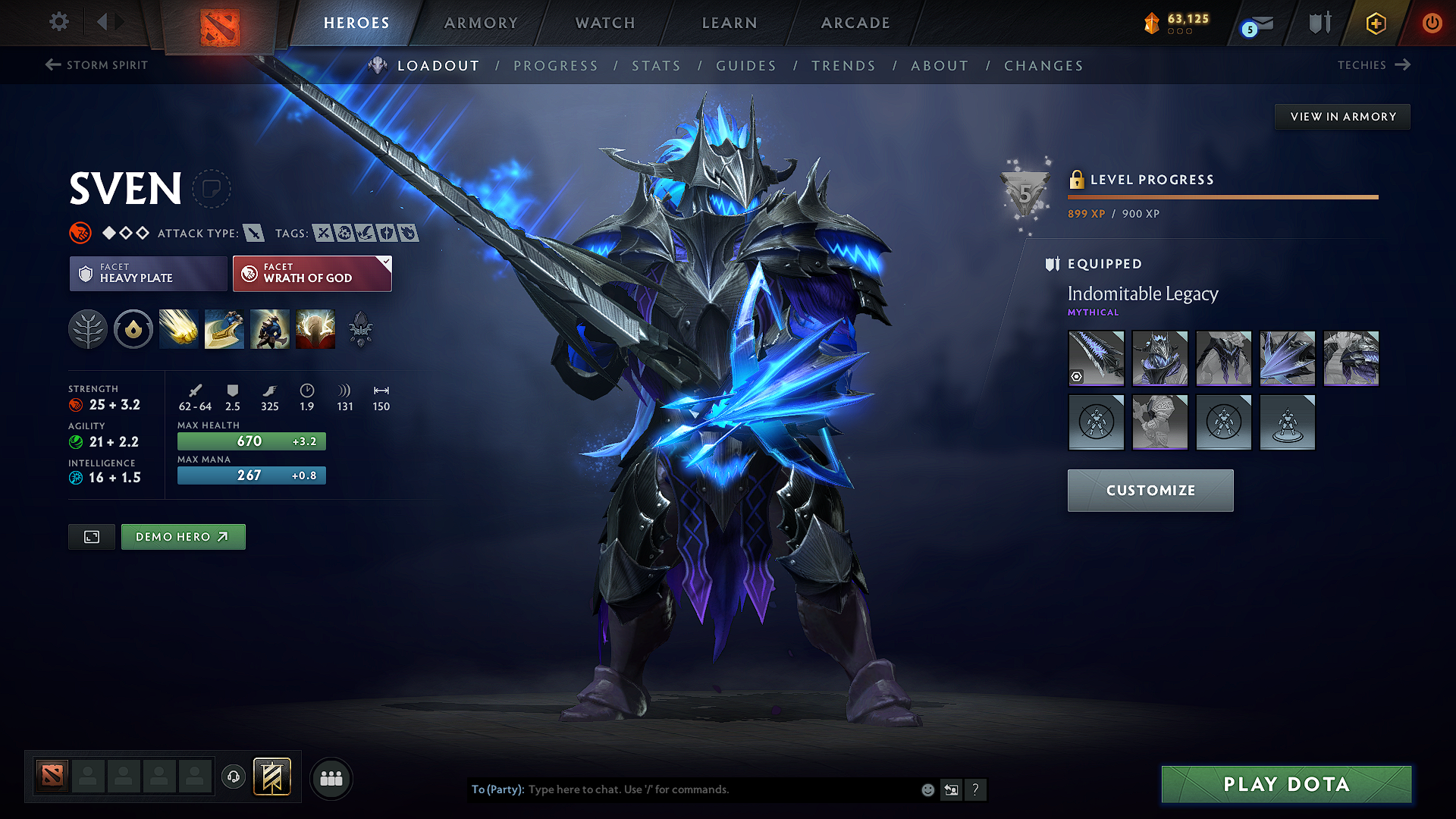Open the Watch tab
The width and height of the screenshot is (1456, 819).
[x=605, y=23]
